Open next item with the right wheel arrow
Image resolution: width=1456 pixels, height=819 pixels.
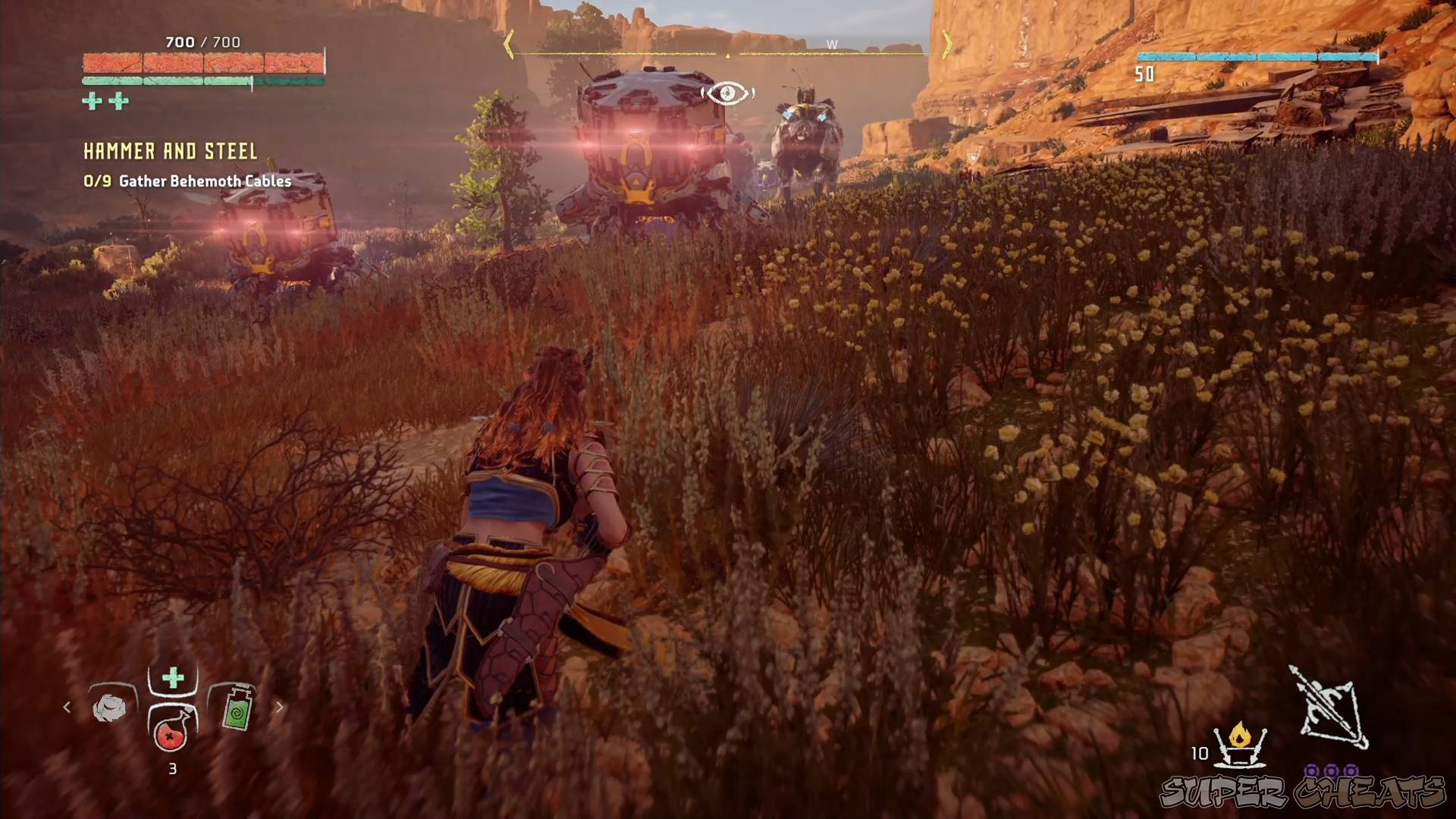pos(279,707)
